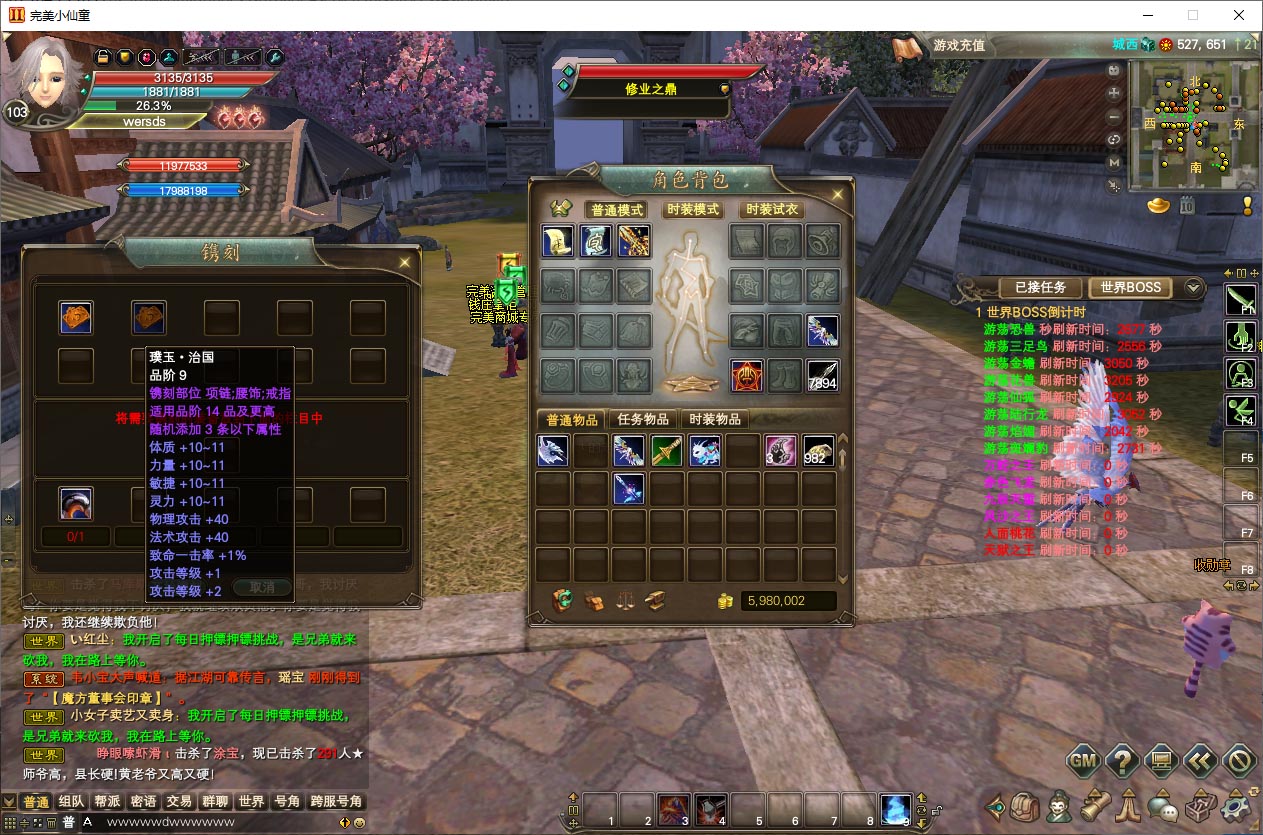Close the 角色背包 inventory window
The image size is (1263, 835).
[836, 195]
